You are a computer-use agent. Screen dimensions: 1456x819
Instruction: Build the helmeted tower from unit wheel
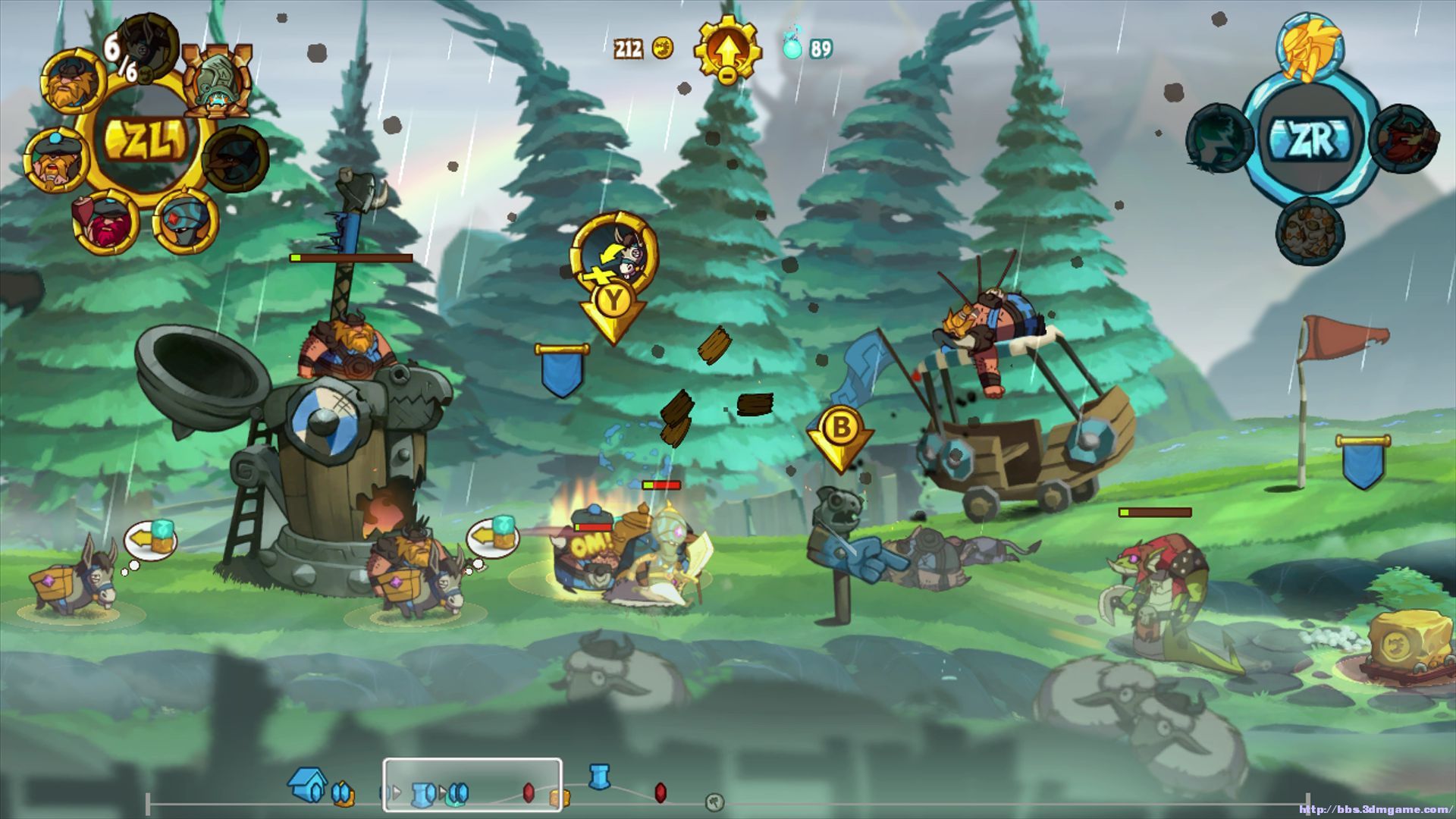coord(218,81)
